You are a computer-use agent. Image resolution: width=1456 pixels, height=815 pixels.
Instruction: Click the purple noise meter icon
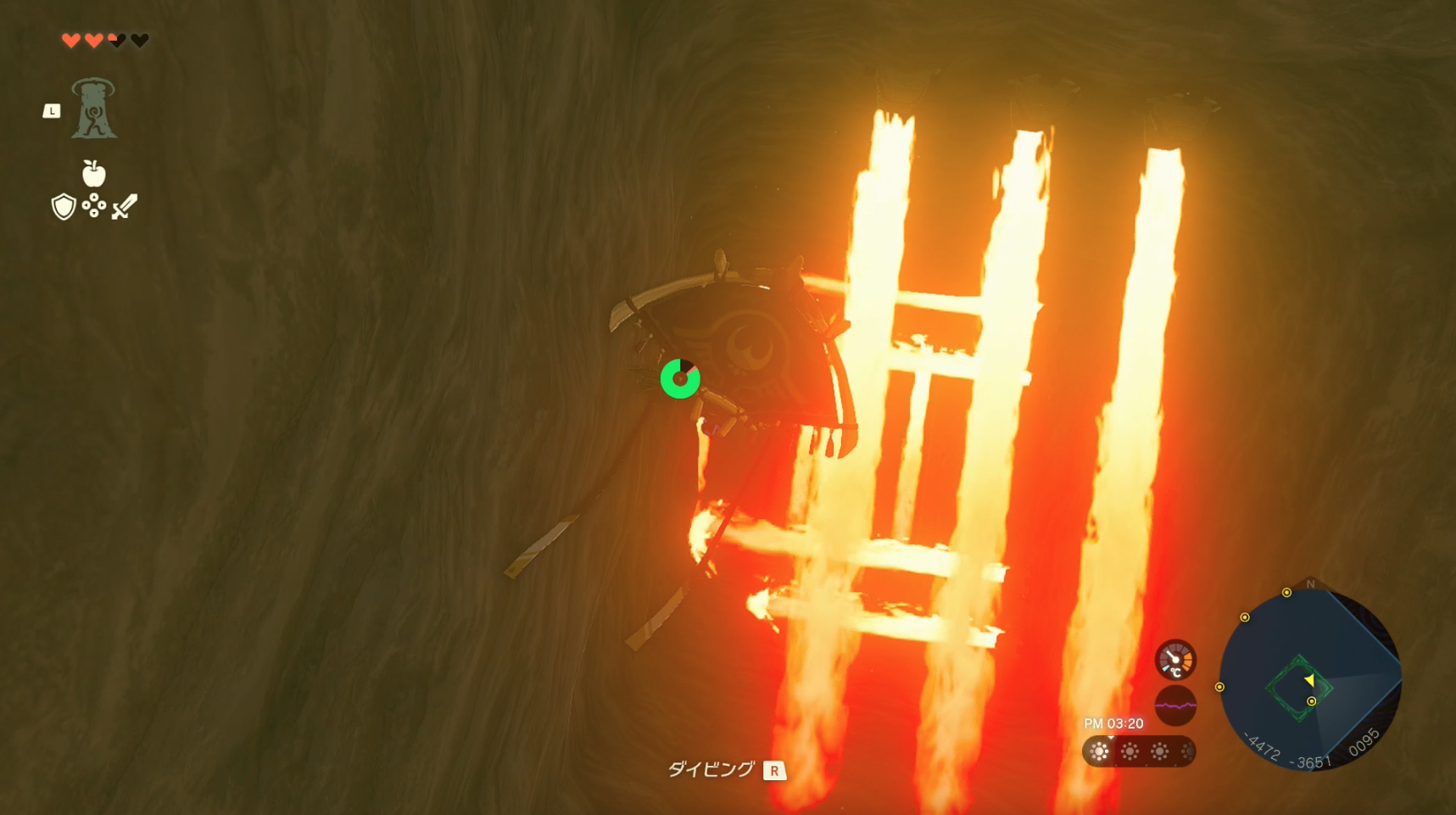(1175, 706)
